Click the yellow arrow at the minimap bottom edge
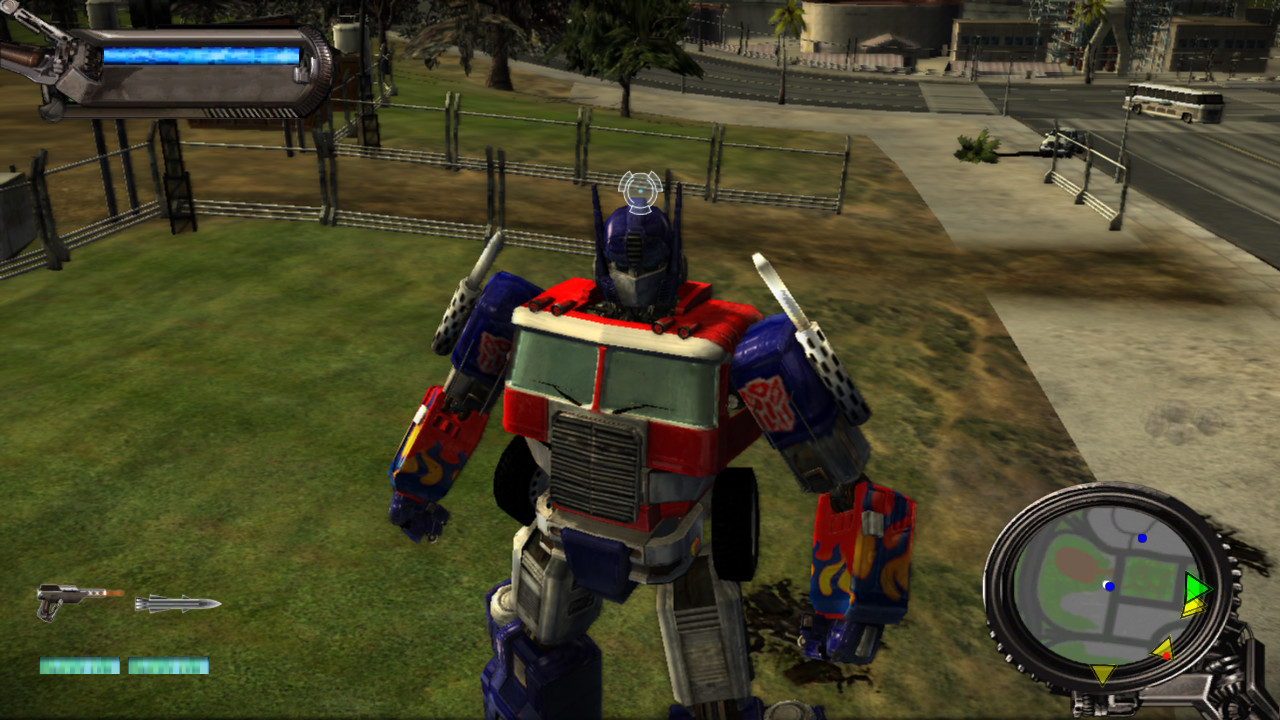The image size is (1280, 720). pos(1102,671)
